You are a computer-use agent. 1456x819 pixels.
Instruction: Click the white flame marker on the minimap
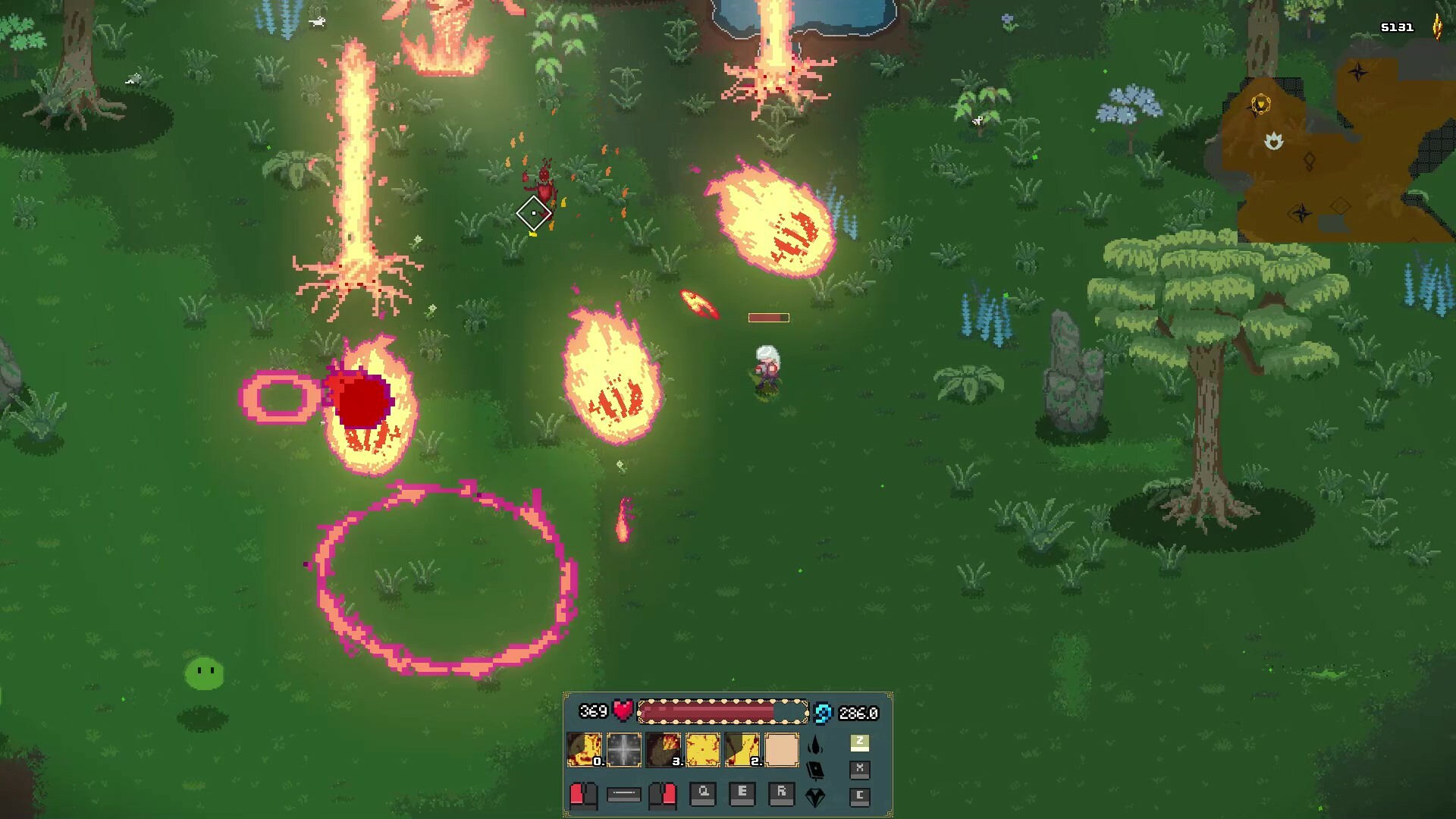click(x=1275, y=140)
